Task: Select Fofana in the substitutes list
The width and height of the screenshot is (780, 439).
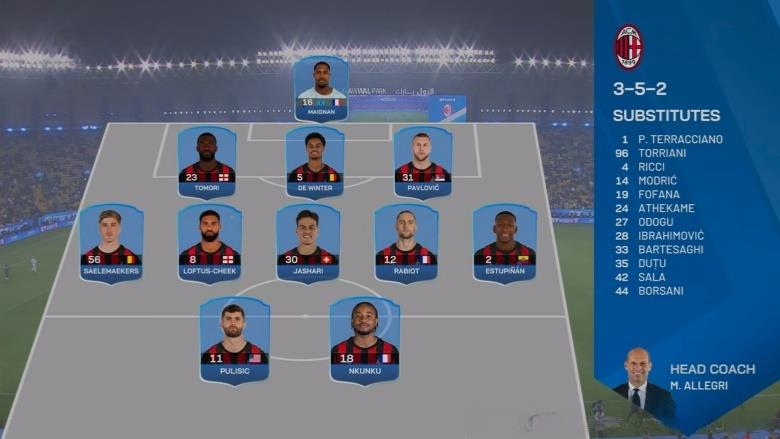Action: click(x=658, y=194)
